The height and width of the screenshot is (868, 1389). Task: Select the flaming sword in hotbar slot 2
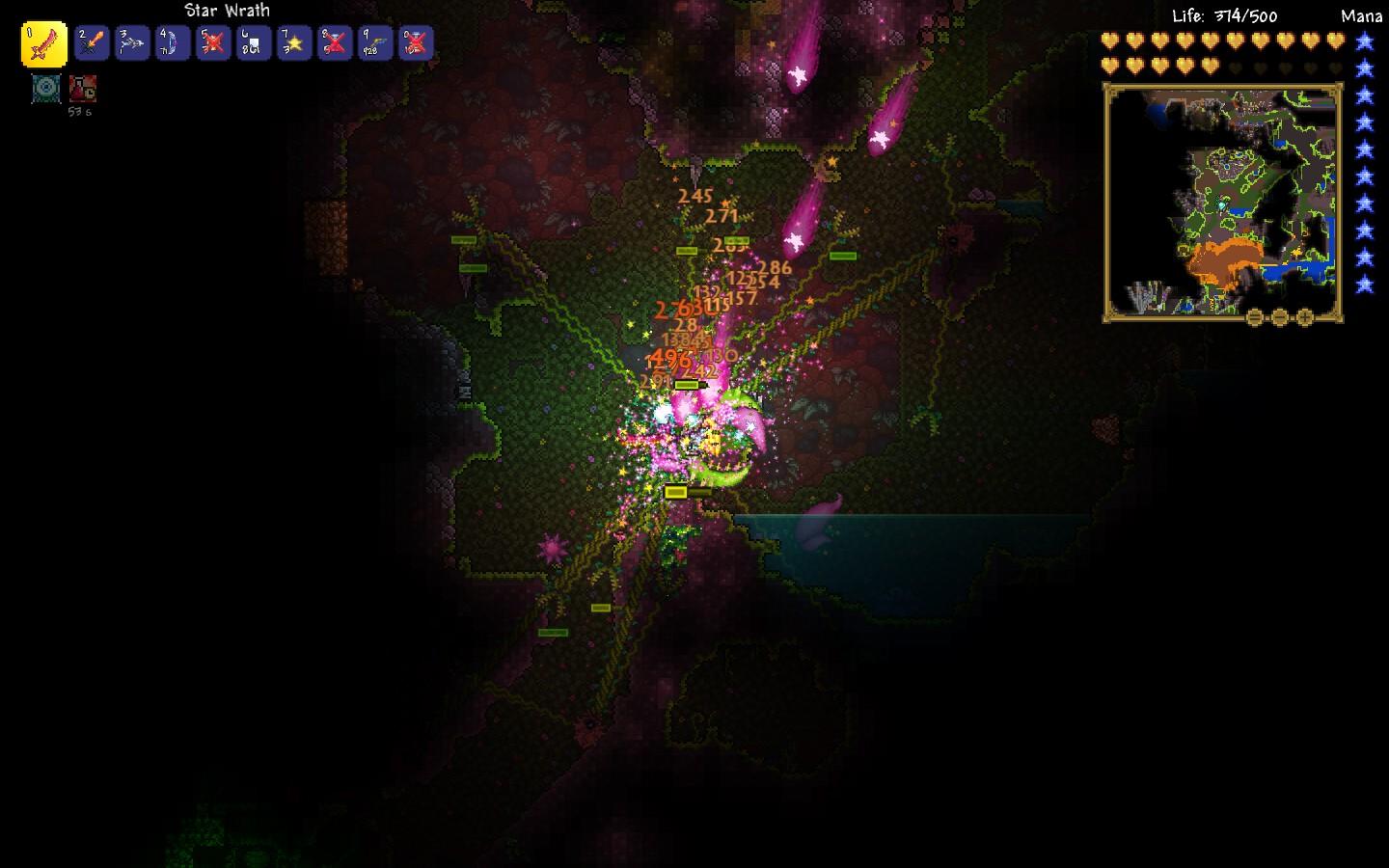(92, 43)
